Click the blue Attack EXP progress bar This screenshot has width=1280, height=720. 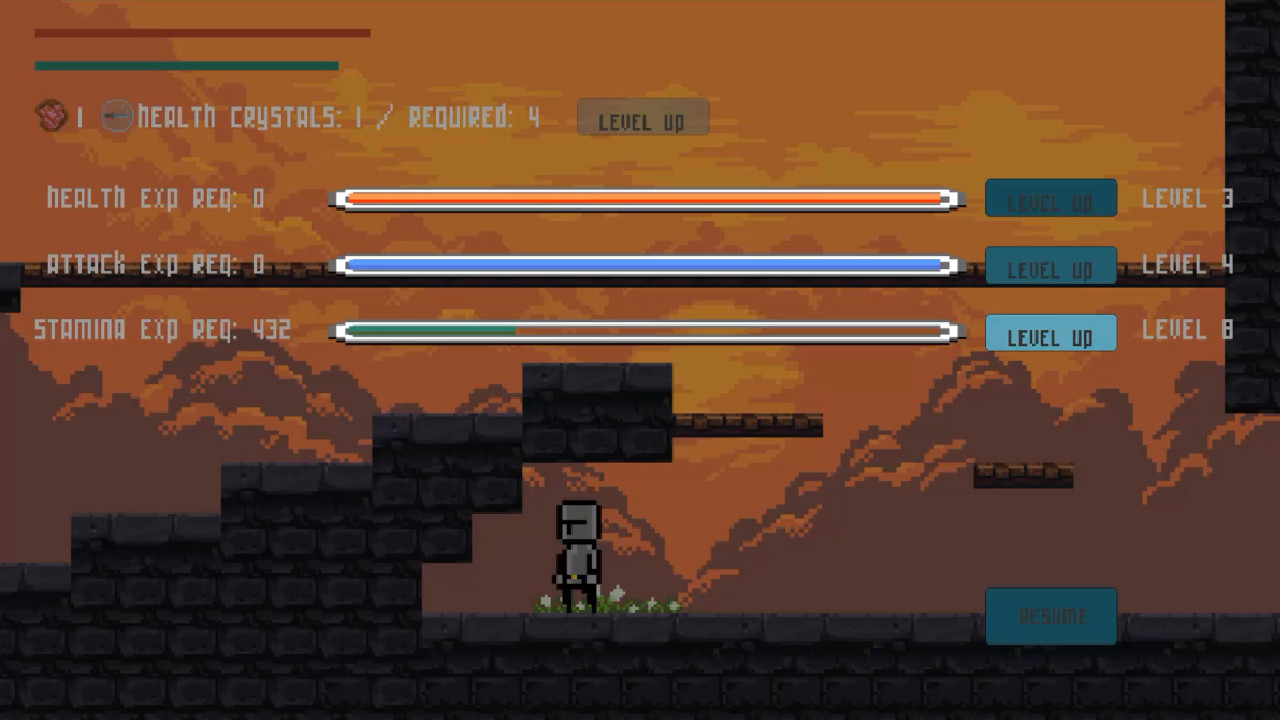point(645,265)
